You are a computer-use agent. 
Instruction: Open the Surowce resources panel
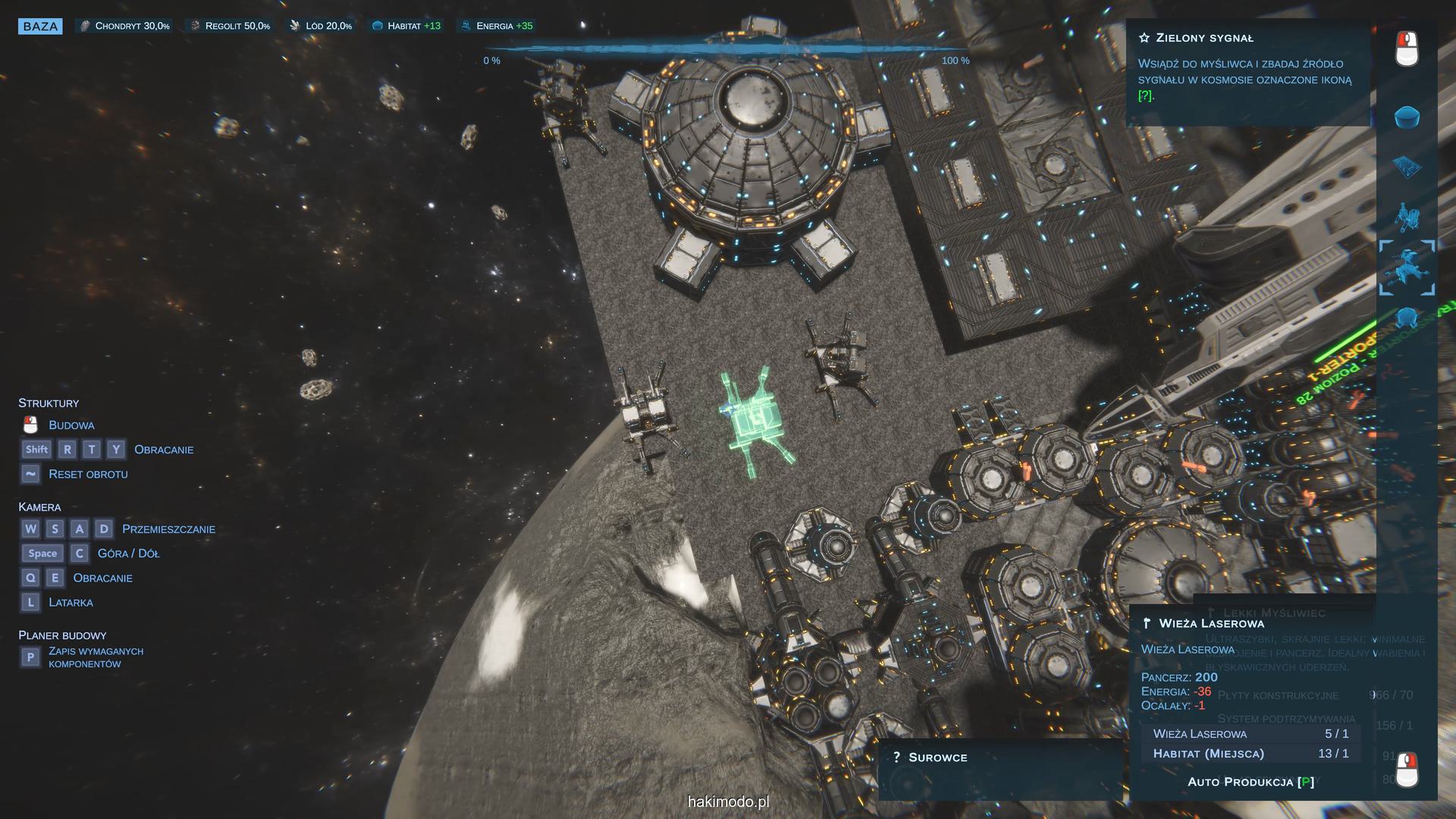click(x=937, y=758)
